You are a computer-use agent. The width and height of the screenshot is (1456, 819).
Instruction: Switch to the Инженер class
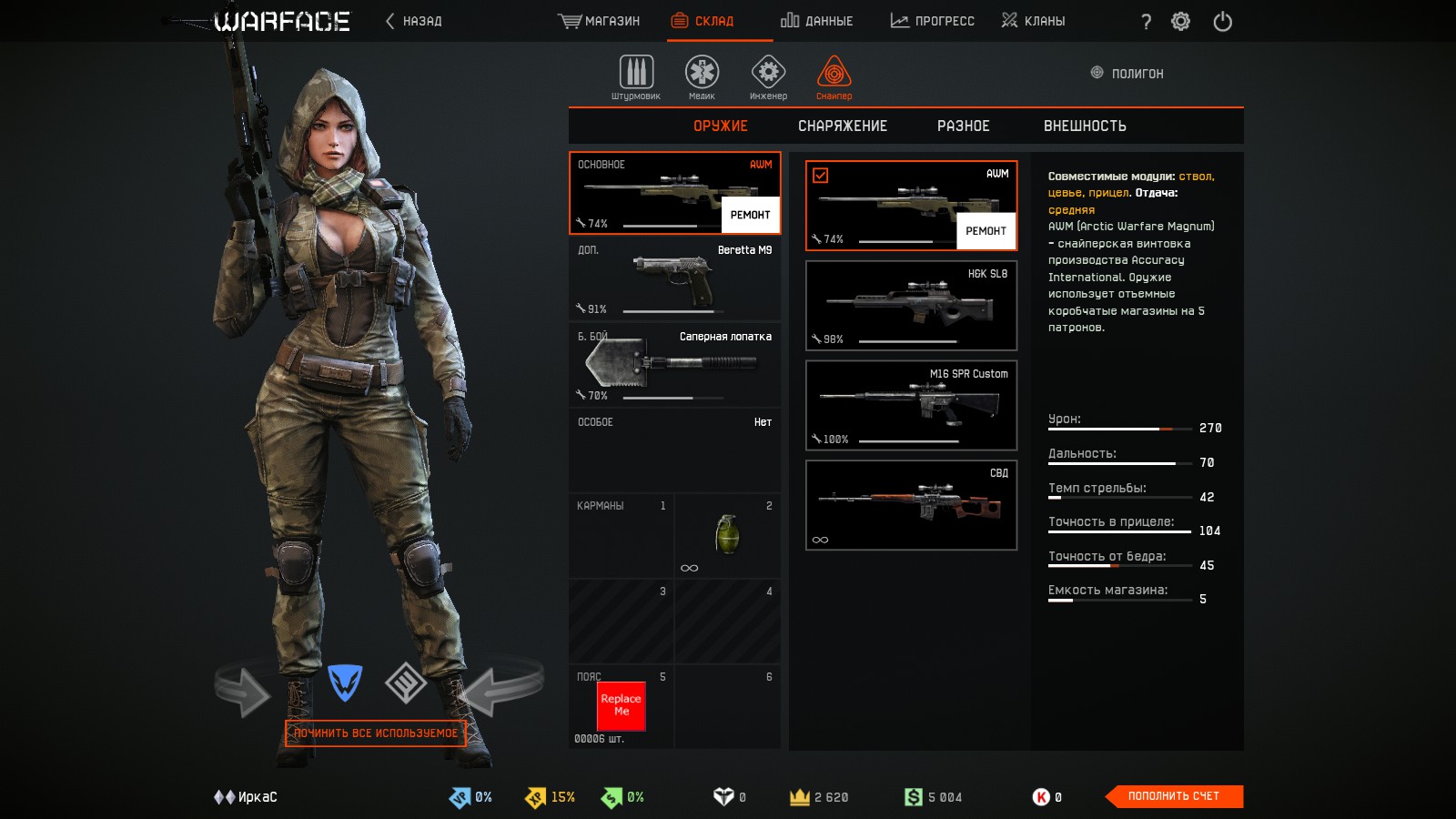coord(768,73)
